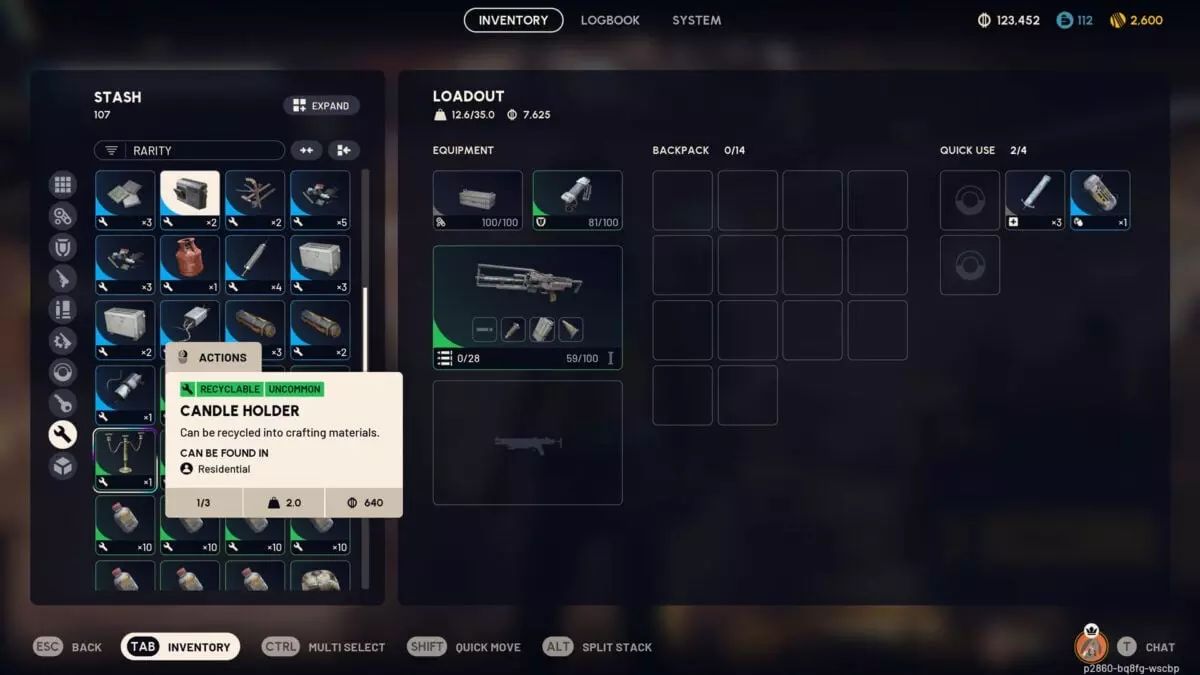Expand the stash panel
The height and width of the screenshot is (675, 1200).
(321, 105)
